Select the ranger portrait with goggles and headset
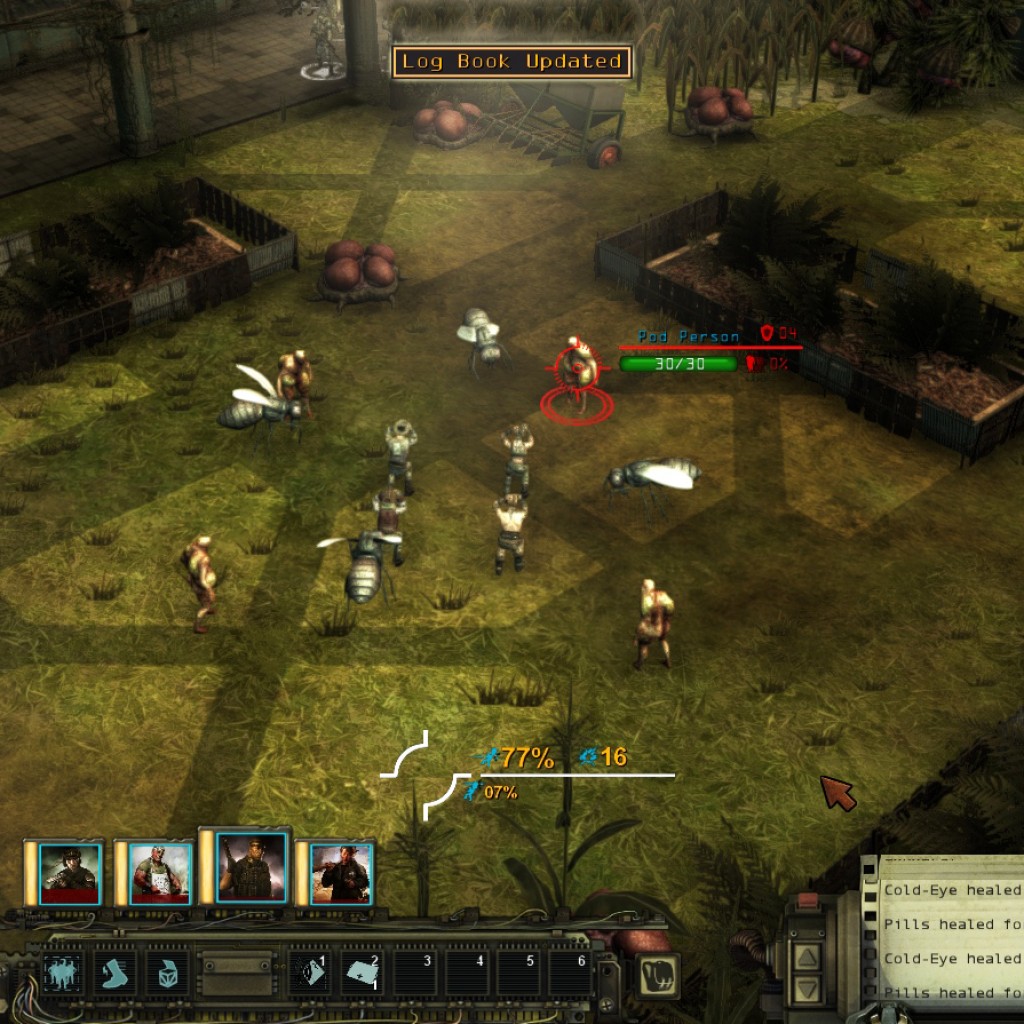Image resolution: width=1024 pixels, height=1024 pixels. (70, 872)
